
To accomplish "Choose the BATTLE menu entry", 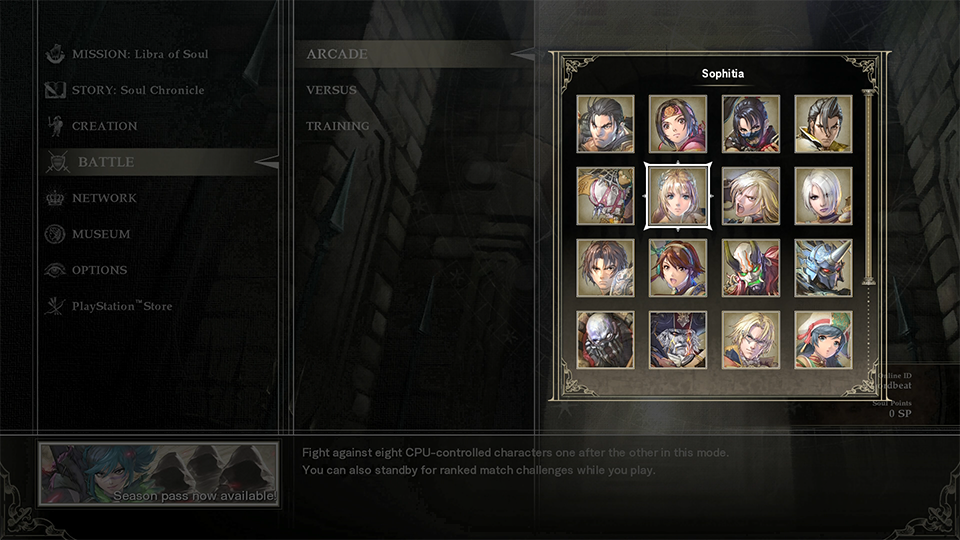I will tap(106, 162).
